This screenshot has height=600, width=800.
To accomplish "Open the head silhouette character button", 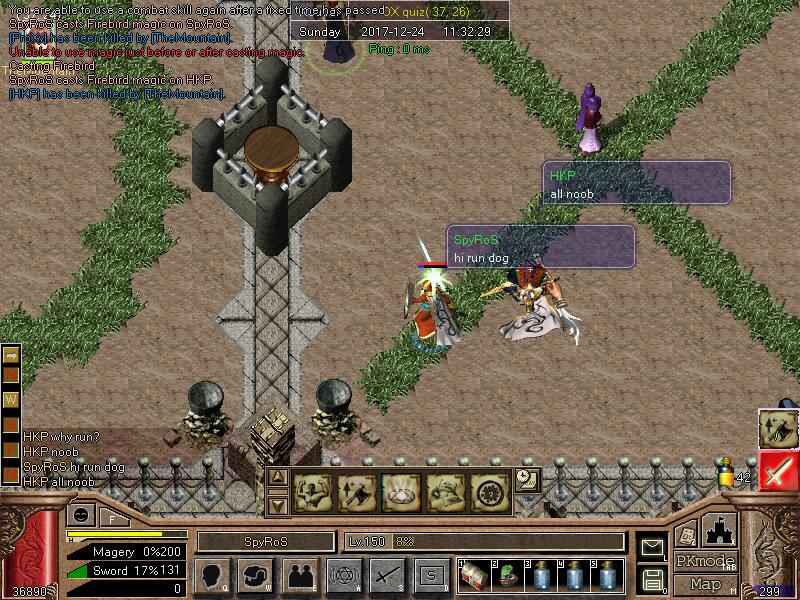I will pyautogui.click(x=212, y=576).
